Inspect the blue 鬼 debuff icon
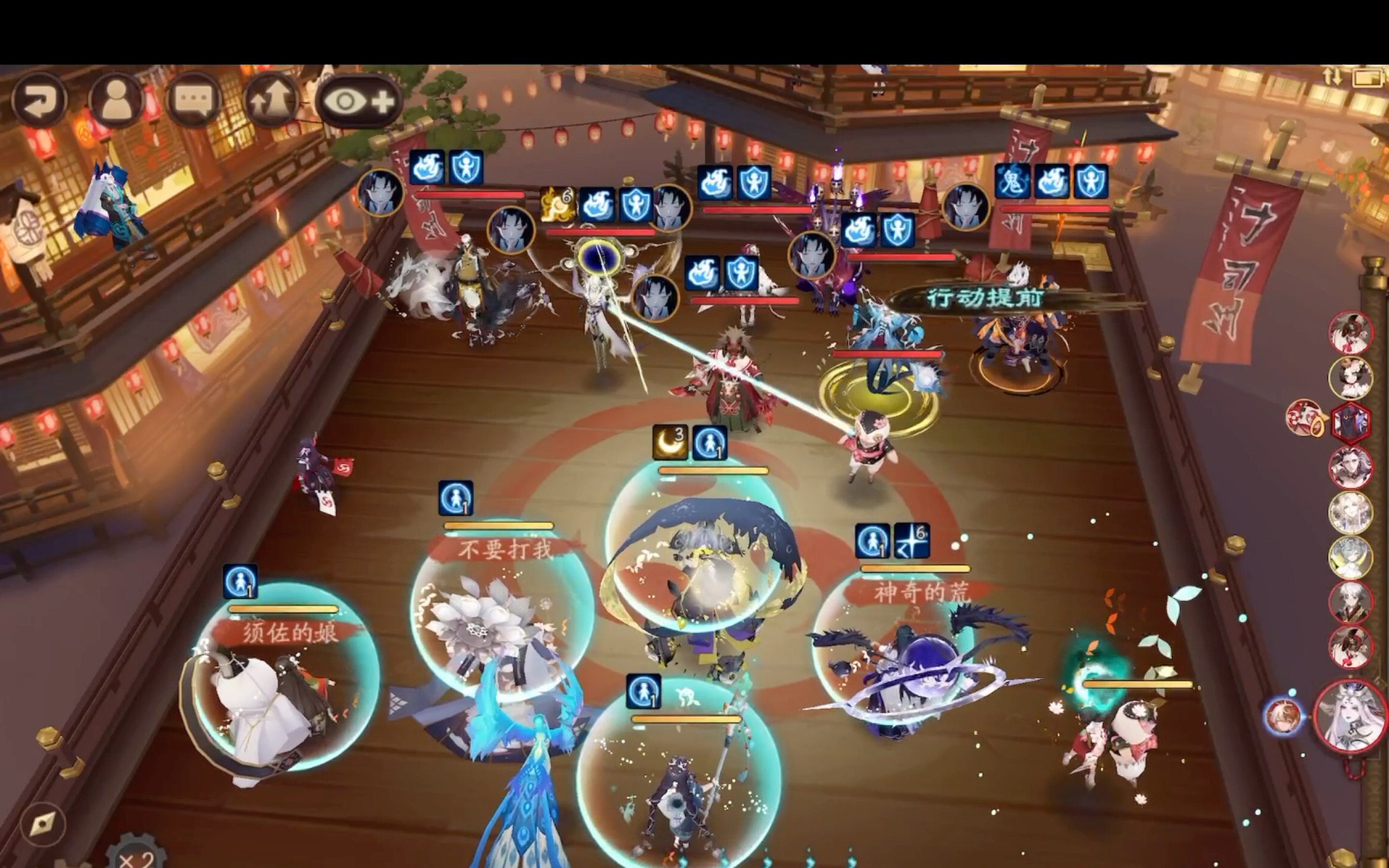This screenshot has height=868, width=1389. [1012, 181]
